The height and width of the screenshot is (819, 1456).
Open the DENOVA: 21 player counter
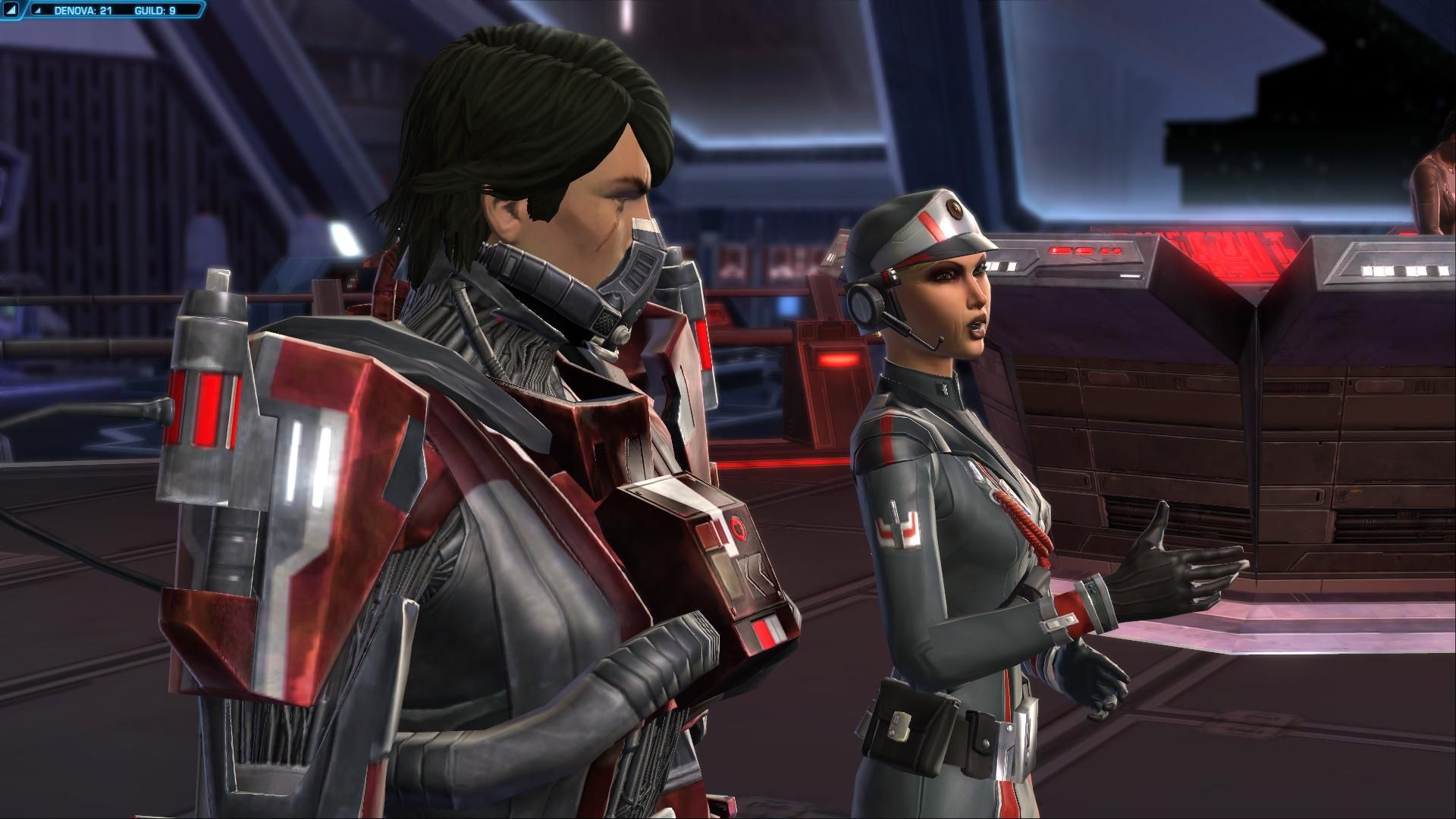point(83,10)
